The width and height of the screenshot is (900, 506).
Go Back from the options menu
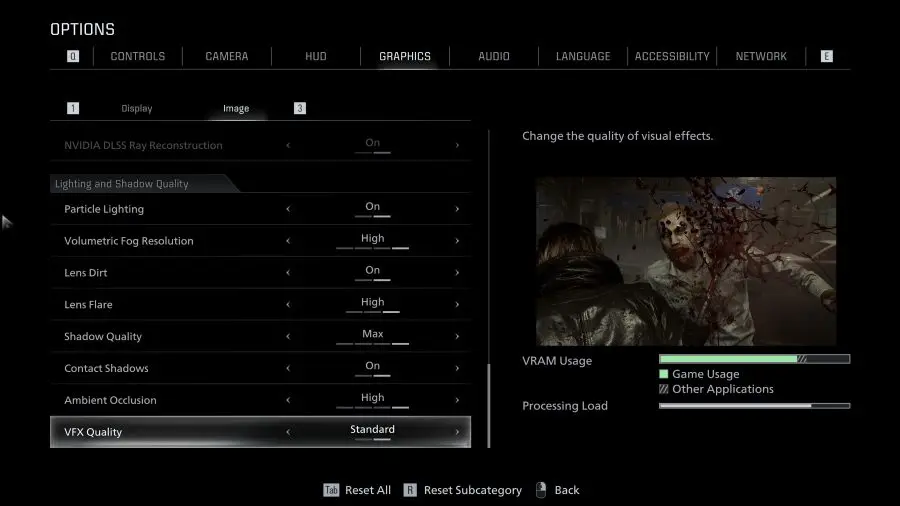566,490
